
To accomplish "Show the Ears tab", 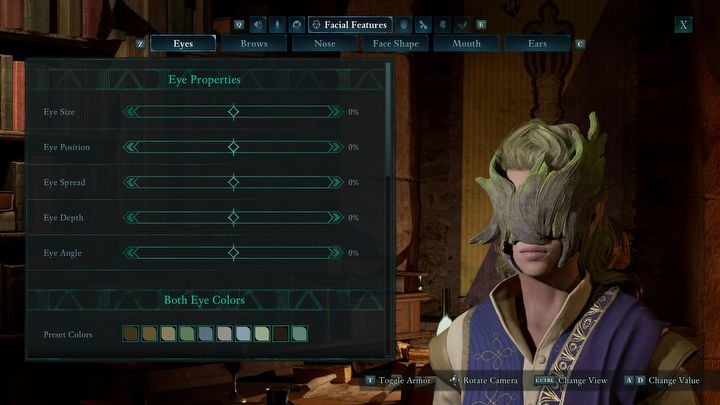I will (537, 44).
